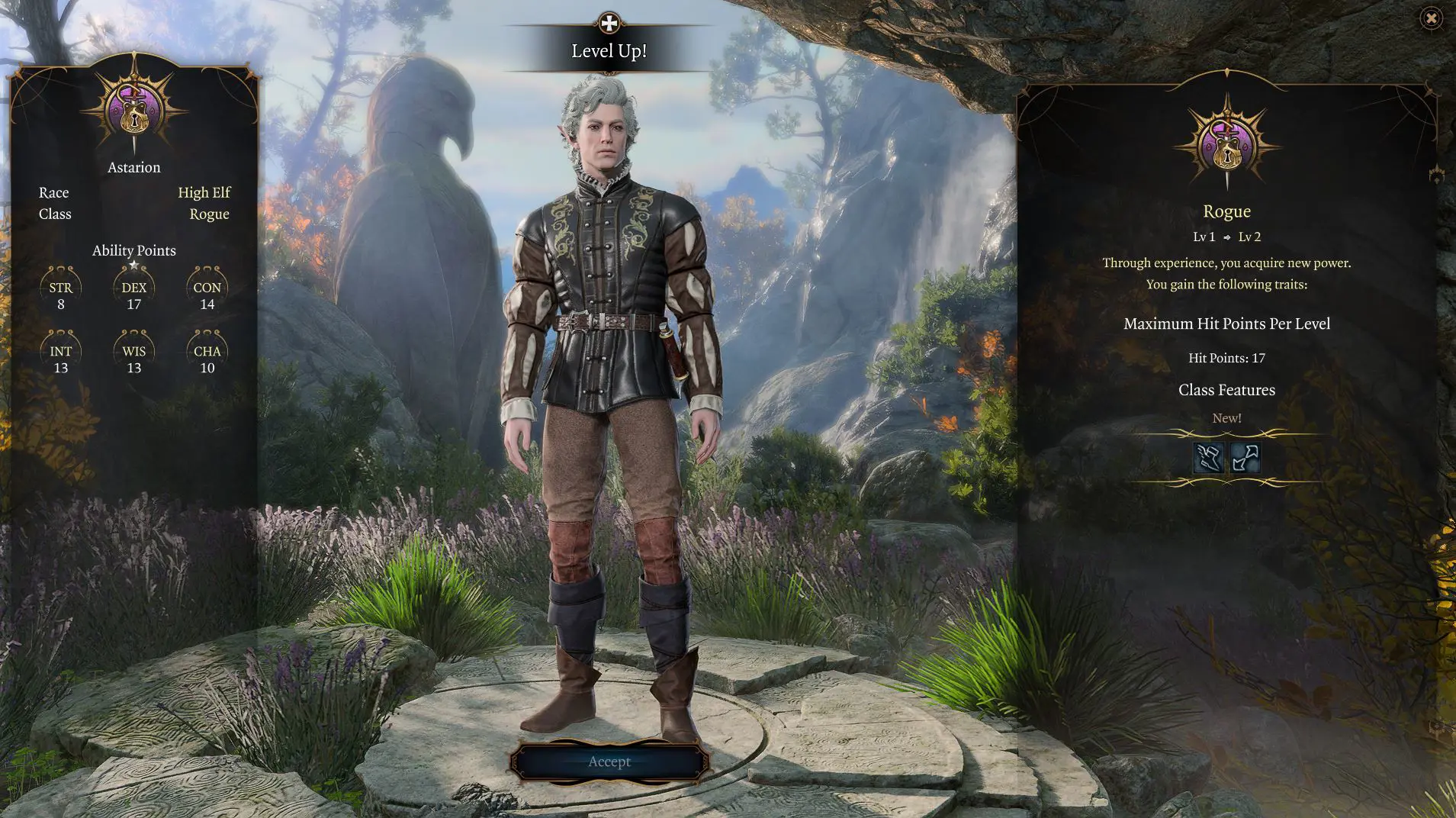Click the Hit Points: 17 text
Image resolution: width=1456 pixels, height=818 pixels.
(1226, 357)
